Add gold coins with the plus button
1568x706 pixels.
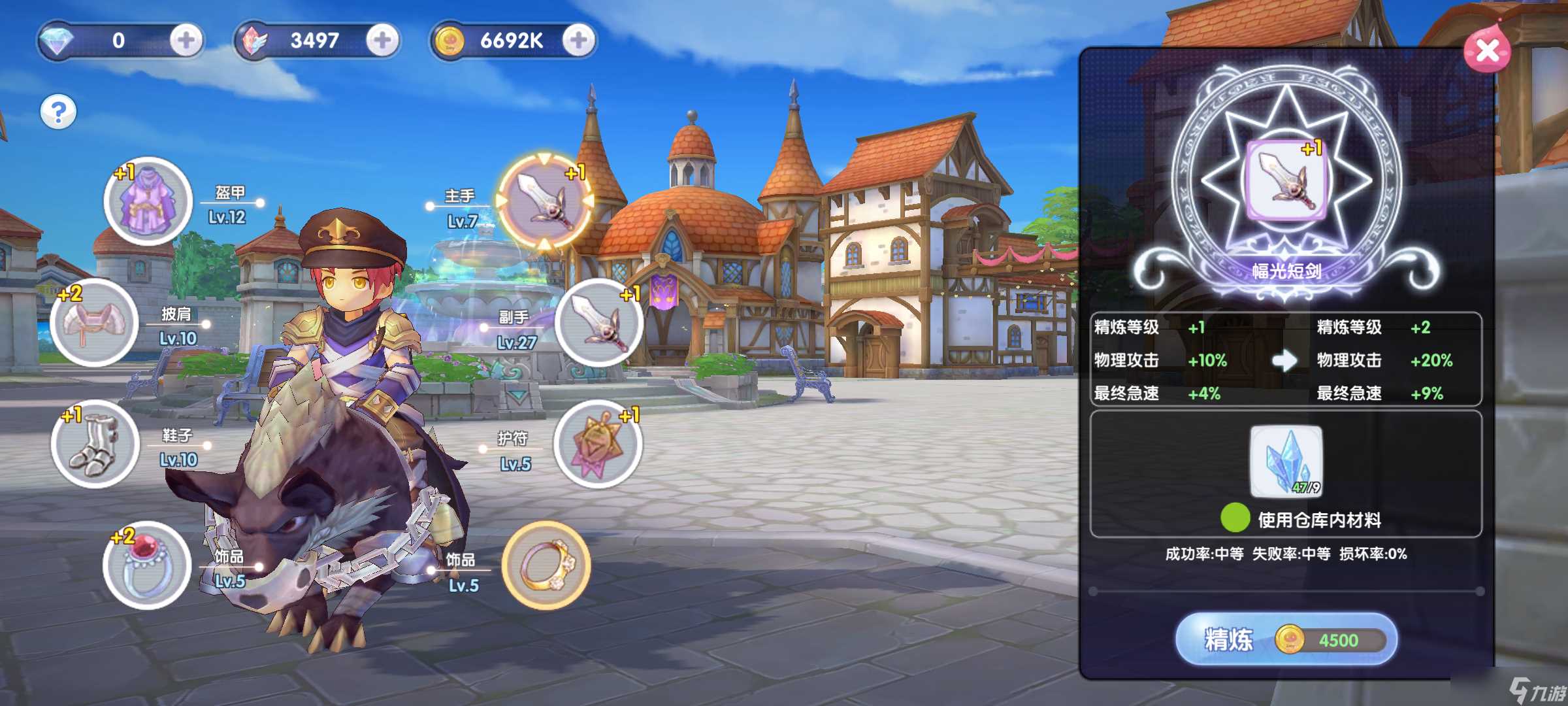(578, 41)
